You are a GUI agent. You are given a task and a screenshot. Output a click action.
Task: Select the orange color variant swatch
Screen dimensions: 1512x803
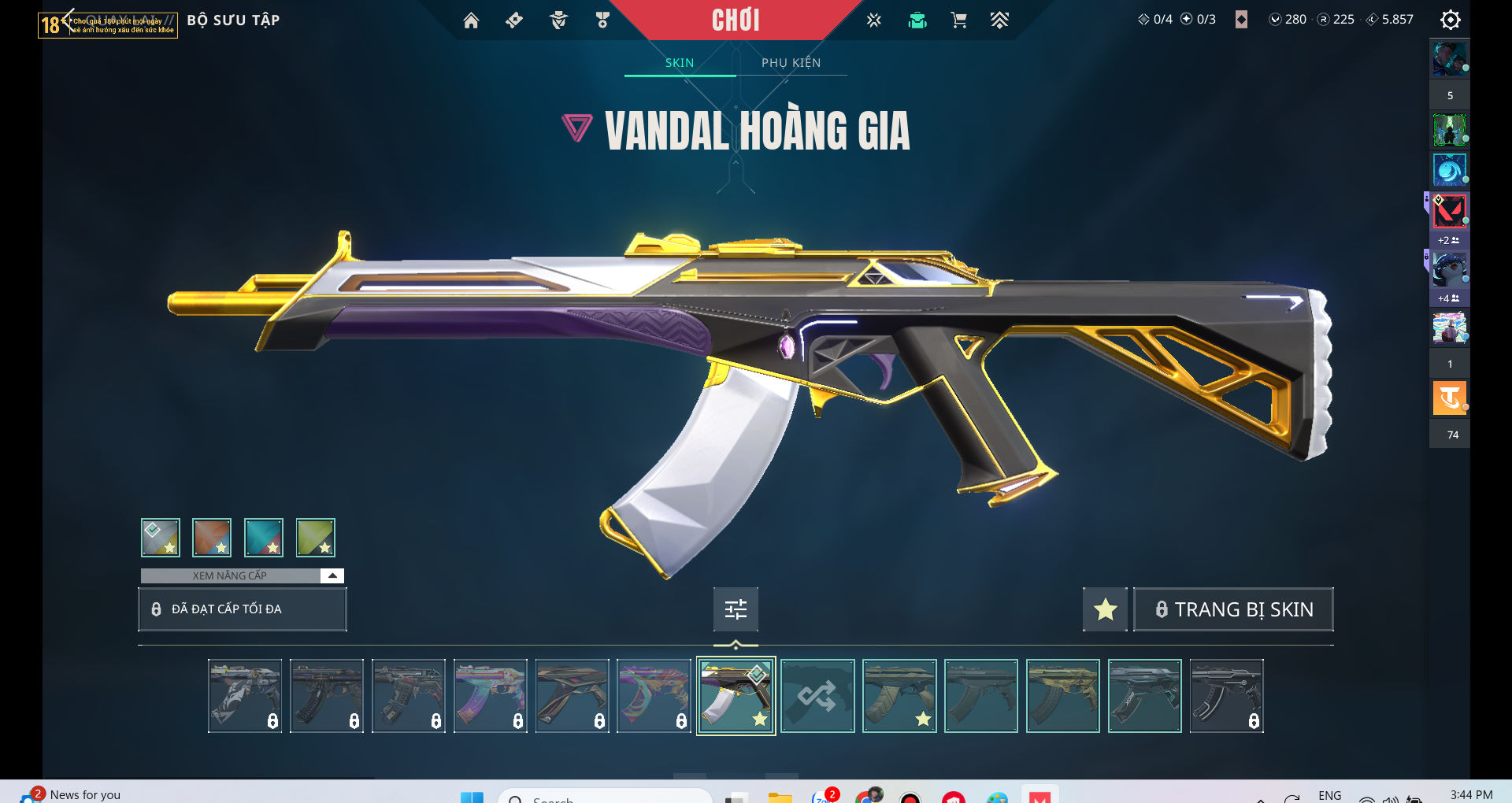[x=212, y=538]
